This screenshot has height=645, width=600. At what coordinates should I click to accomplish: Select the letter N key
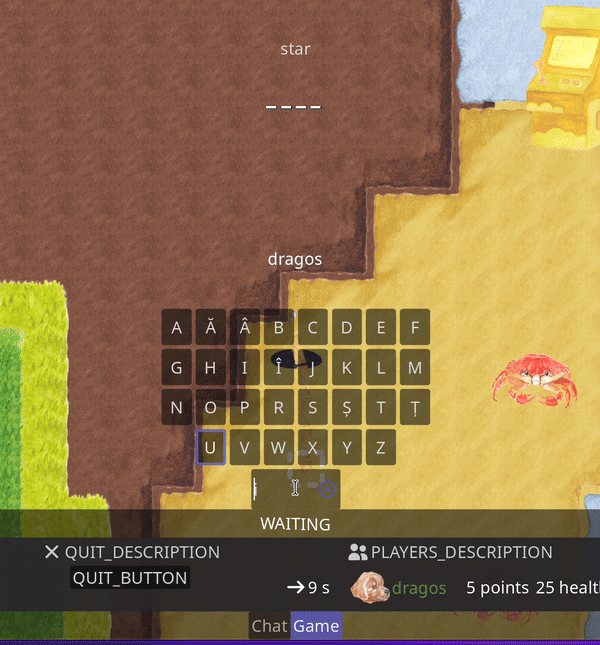click(177, 407)
